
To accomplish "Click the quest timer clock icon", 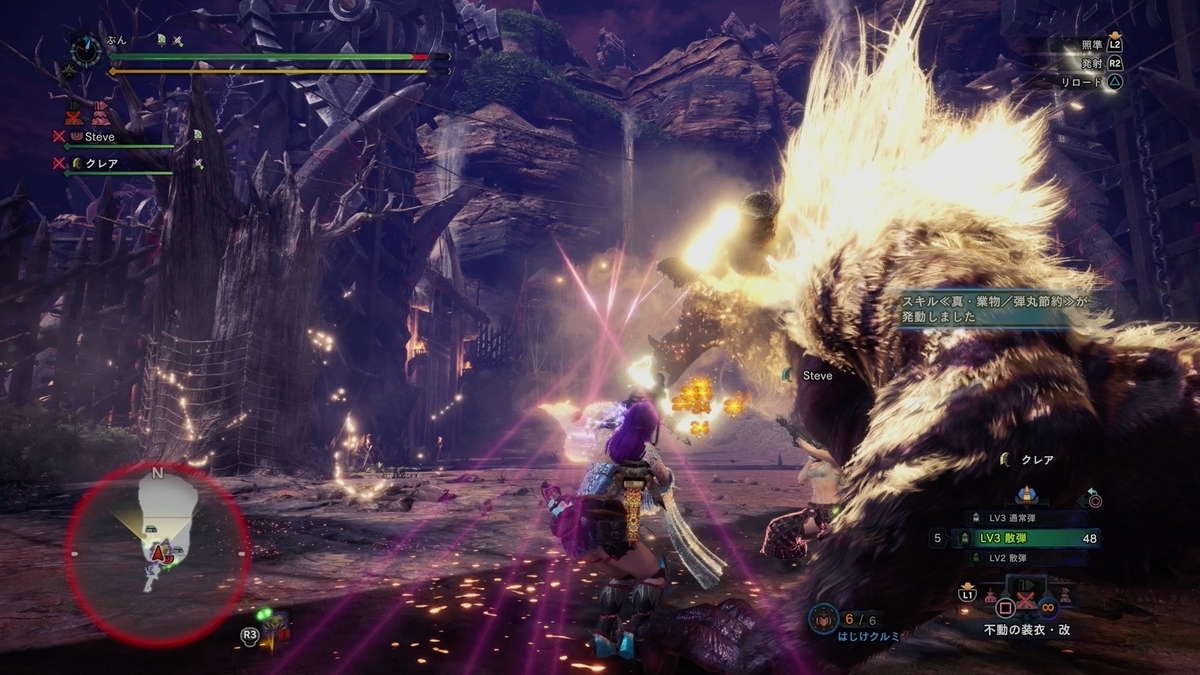I will click(x=86, y=48).
